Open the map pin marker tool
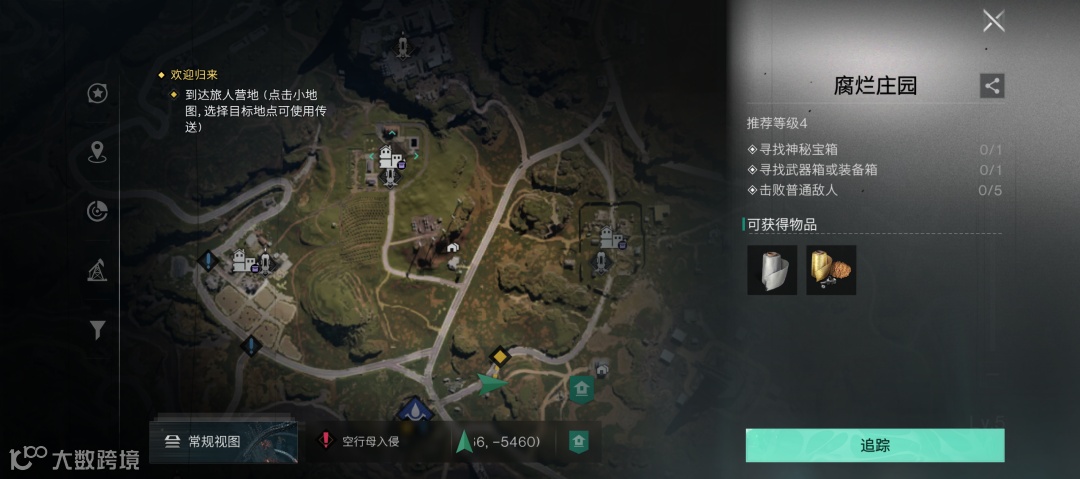1080x479 pixels. click(x=97, y=152)
